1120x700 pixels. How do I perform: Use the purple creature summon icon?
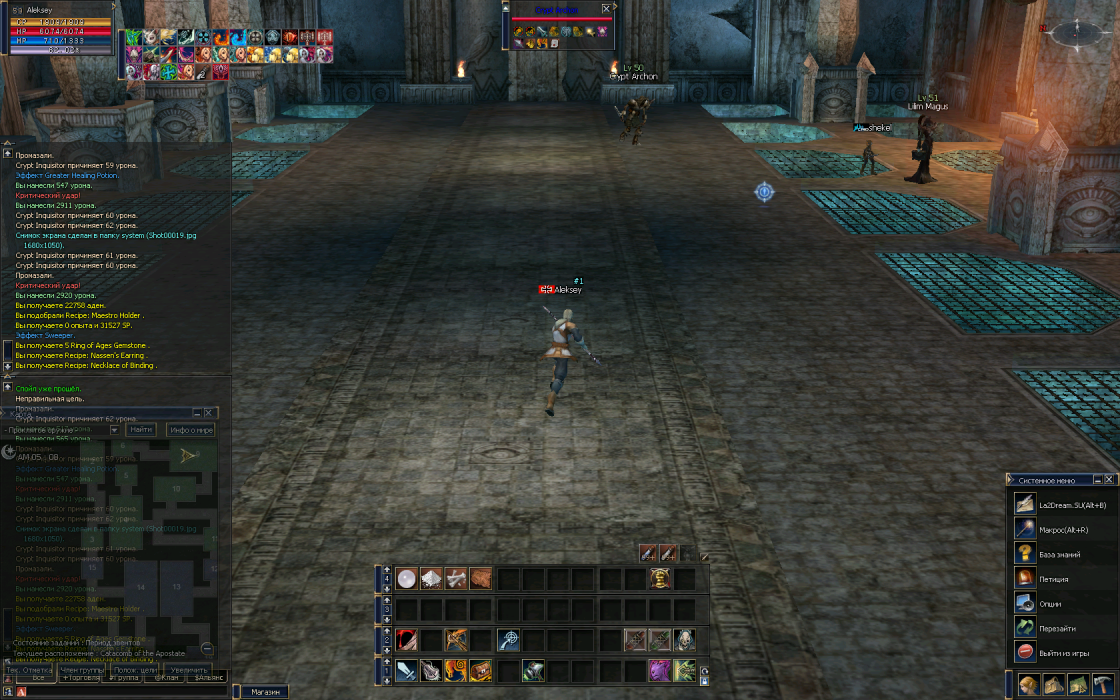(x=659, y=670)
